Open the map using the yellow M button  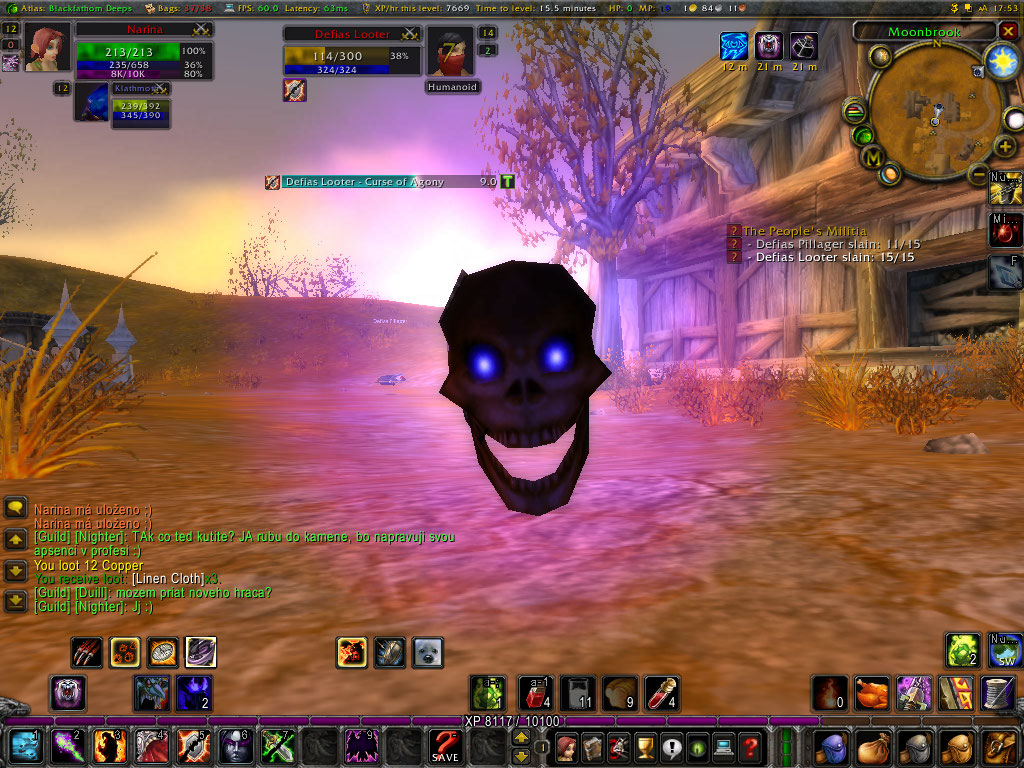pos(873,157)
